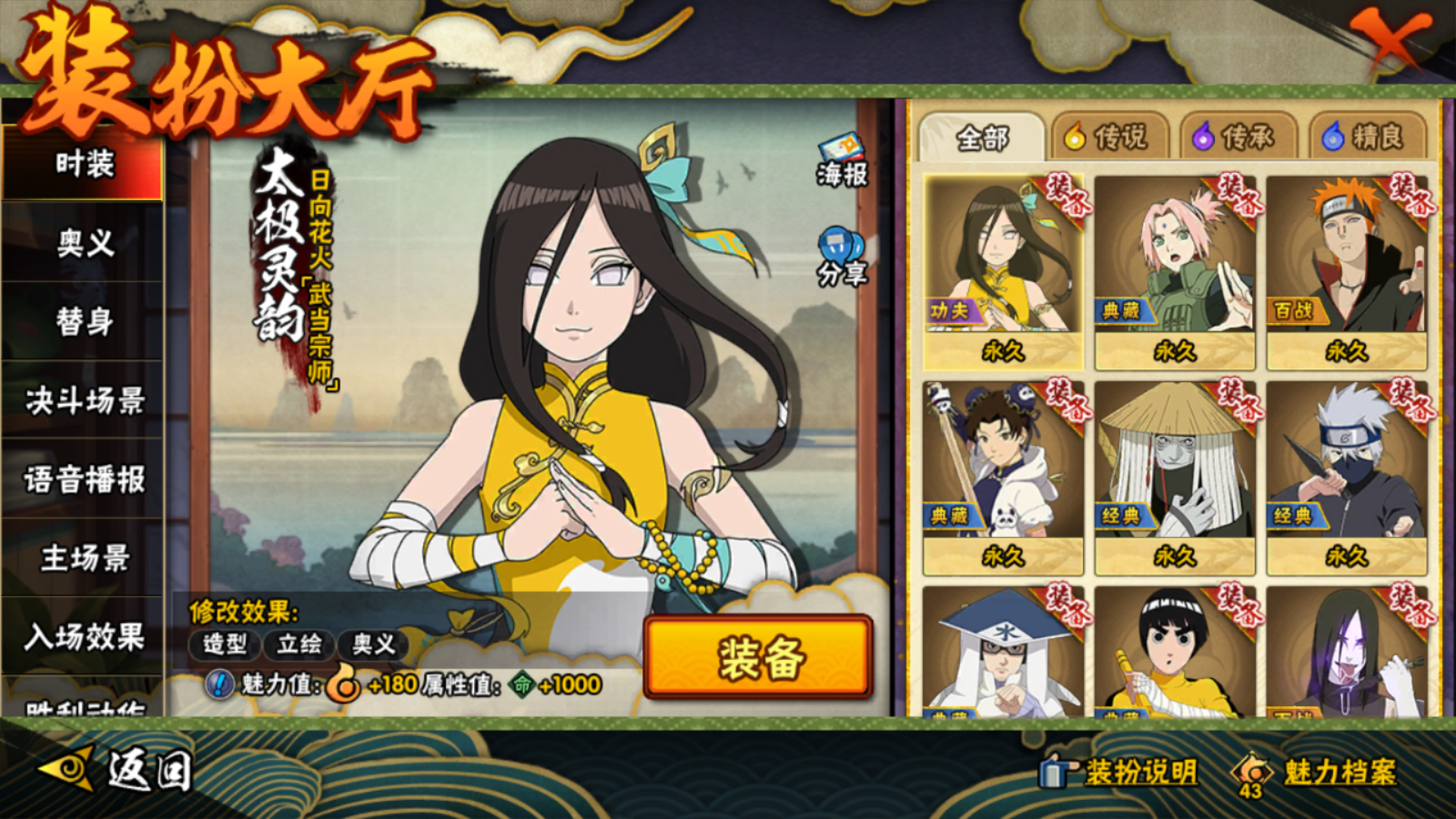Image resolution: width=1456 pixels, height=819 pixels.
Task: Show the 传承 rarity tab
Action: point(1234,137)
